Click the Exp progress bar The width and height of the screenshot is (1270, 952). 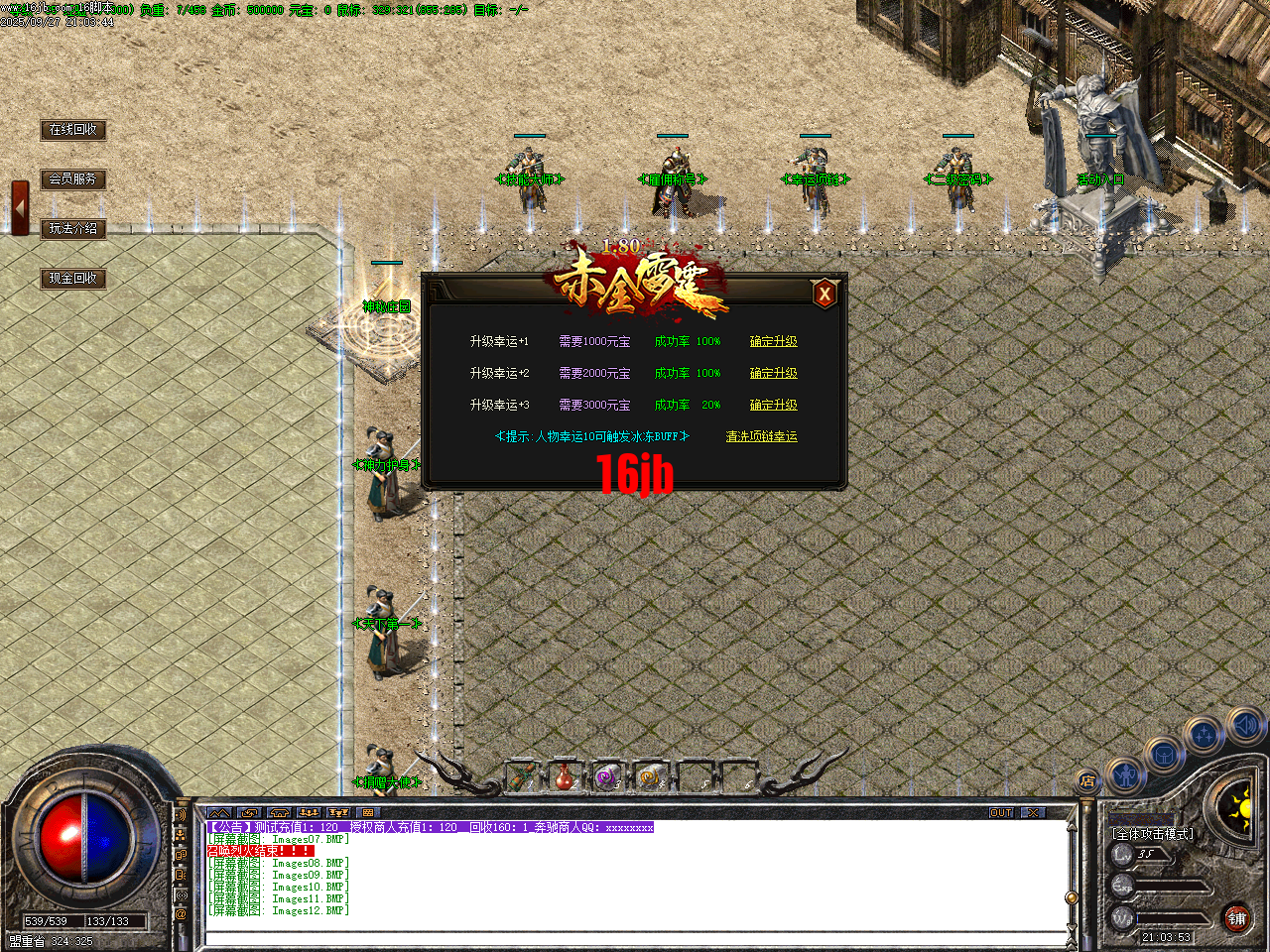[x=1171, y=885]
